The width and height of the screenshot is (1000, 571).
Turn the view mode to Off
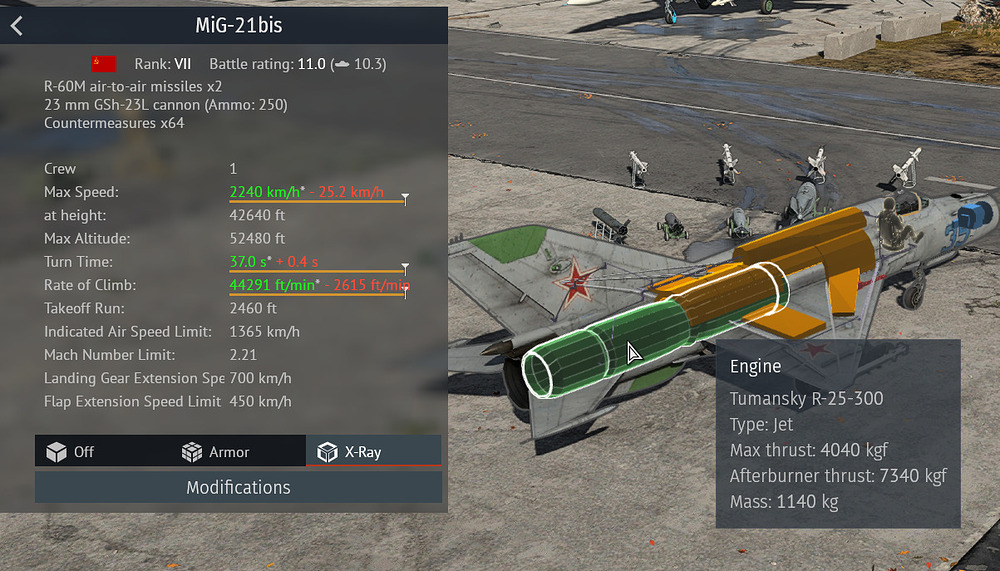click(x=71, y=452)
